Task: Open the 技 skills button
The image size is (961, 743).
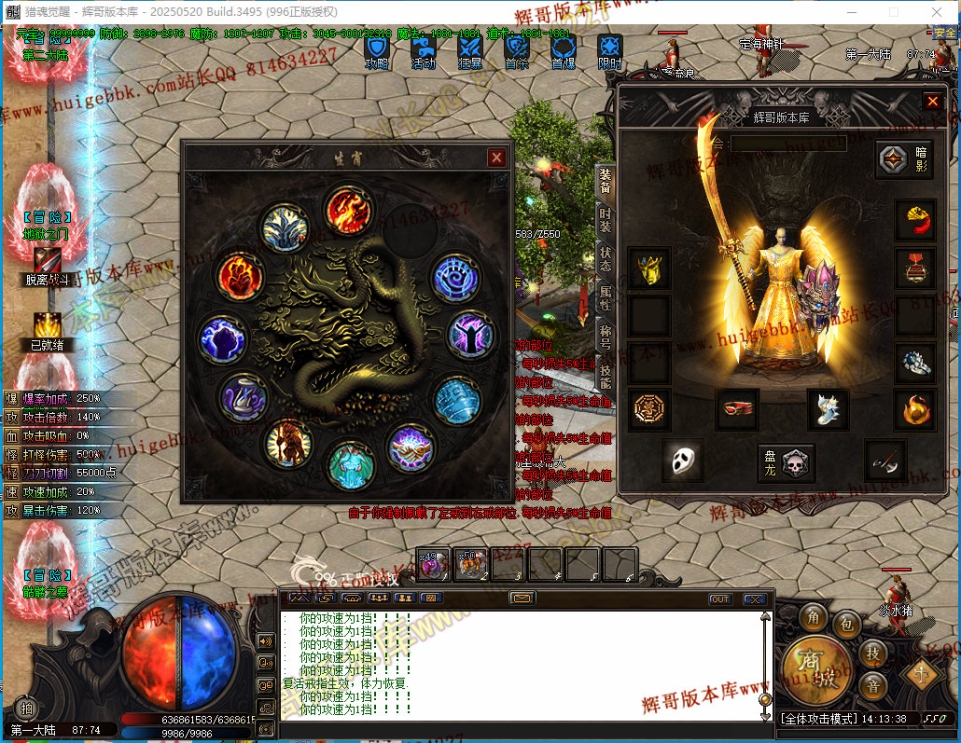Action: coord(872,654)
